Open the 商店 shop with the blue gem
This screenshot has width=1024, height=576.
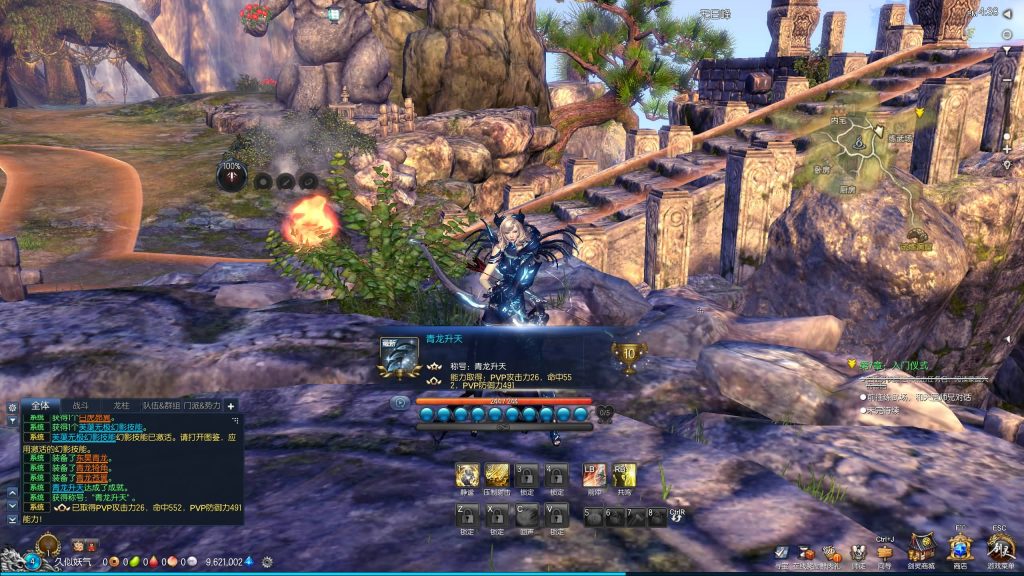click(x=959, y=546)
